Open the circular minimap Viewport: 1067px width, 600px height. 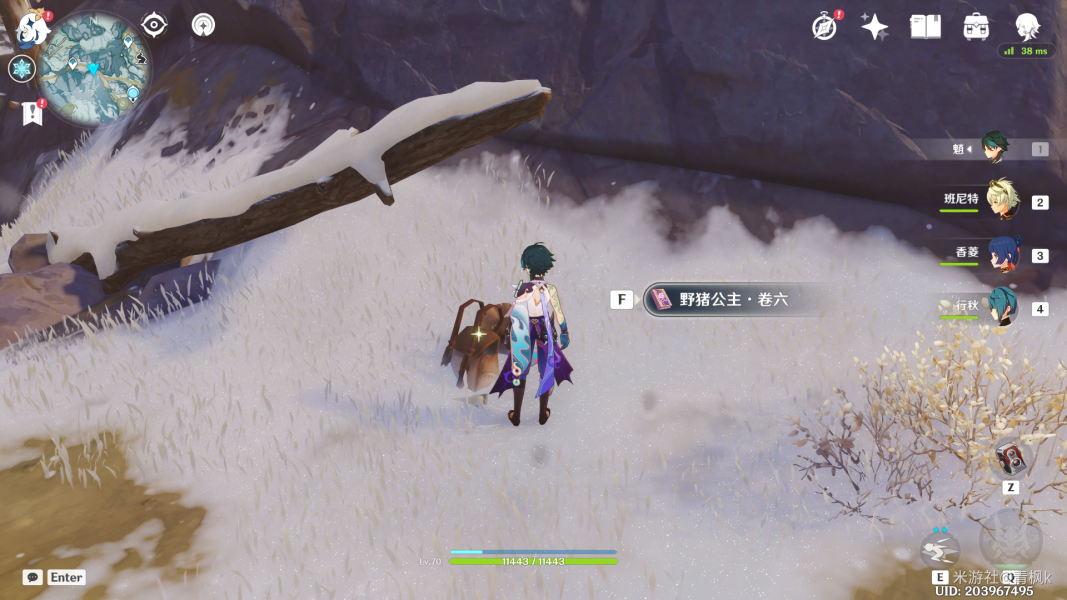94,68
